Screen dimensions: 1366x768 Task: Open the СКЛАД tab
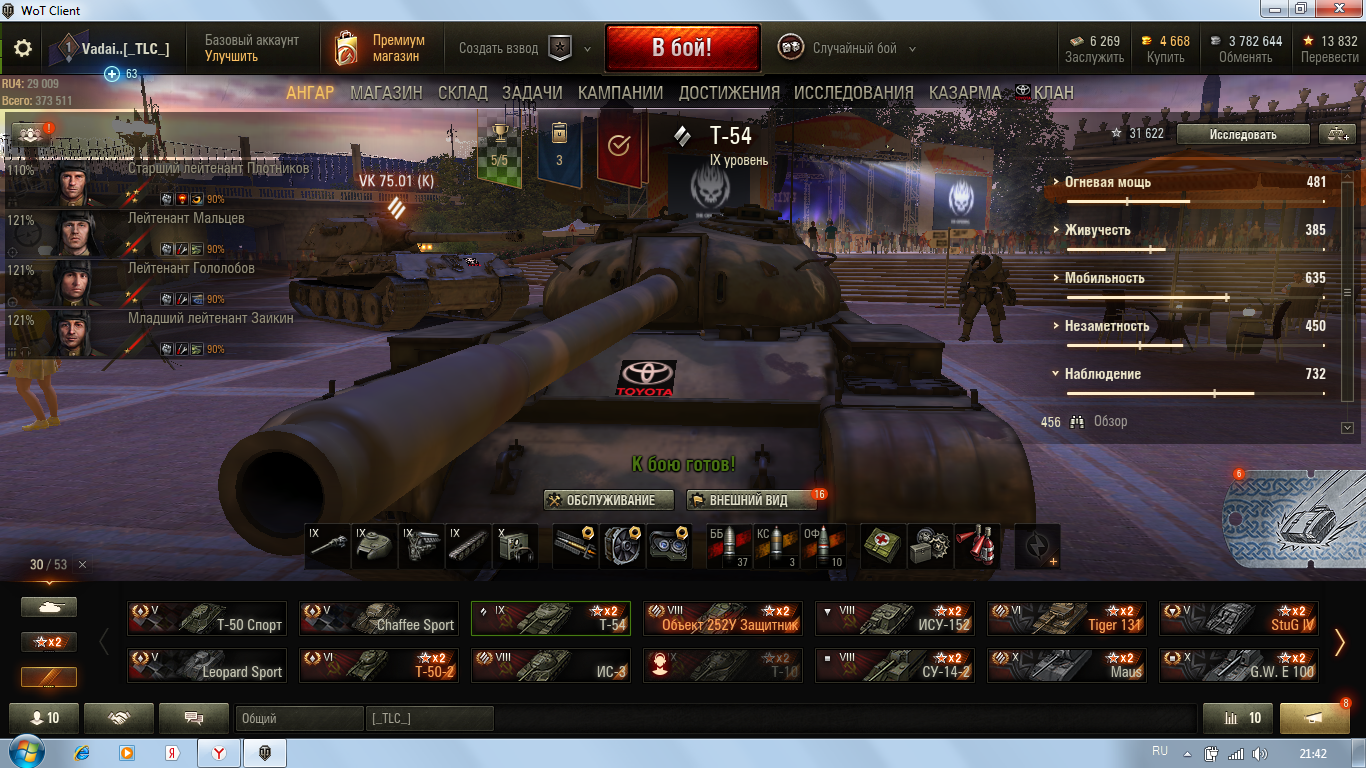(463, 93)
